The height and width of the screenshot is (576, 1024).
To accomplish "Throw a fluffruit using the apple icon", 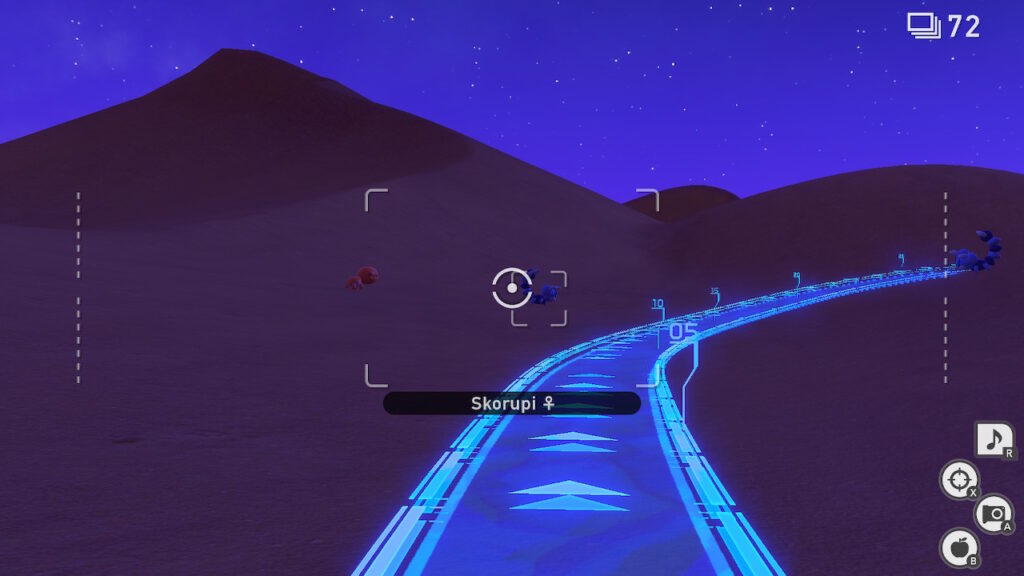I will click(959, 547).
